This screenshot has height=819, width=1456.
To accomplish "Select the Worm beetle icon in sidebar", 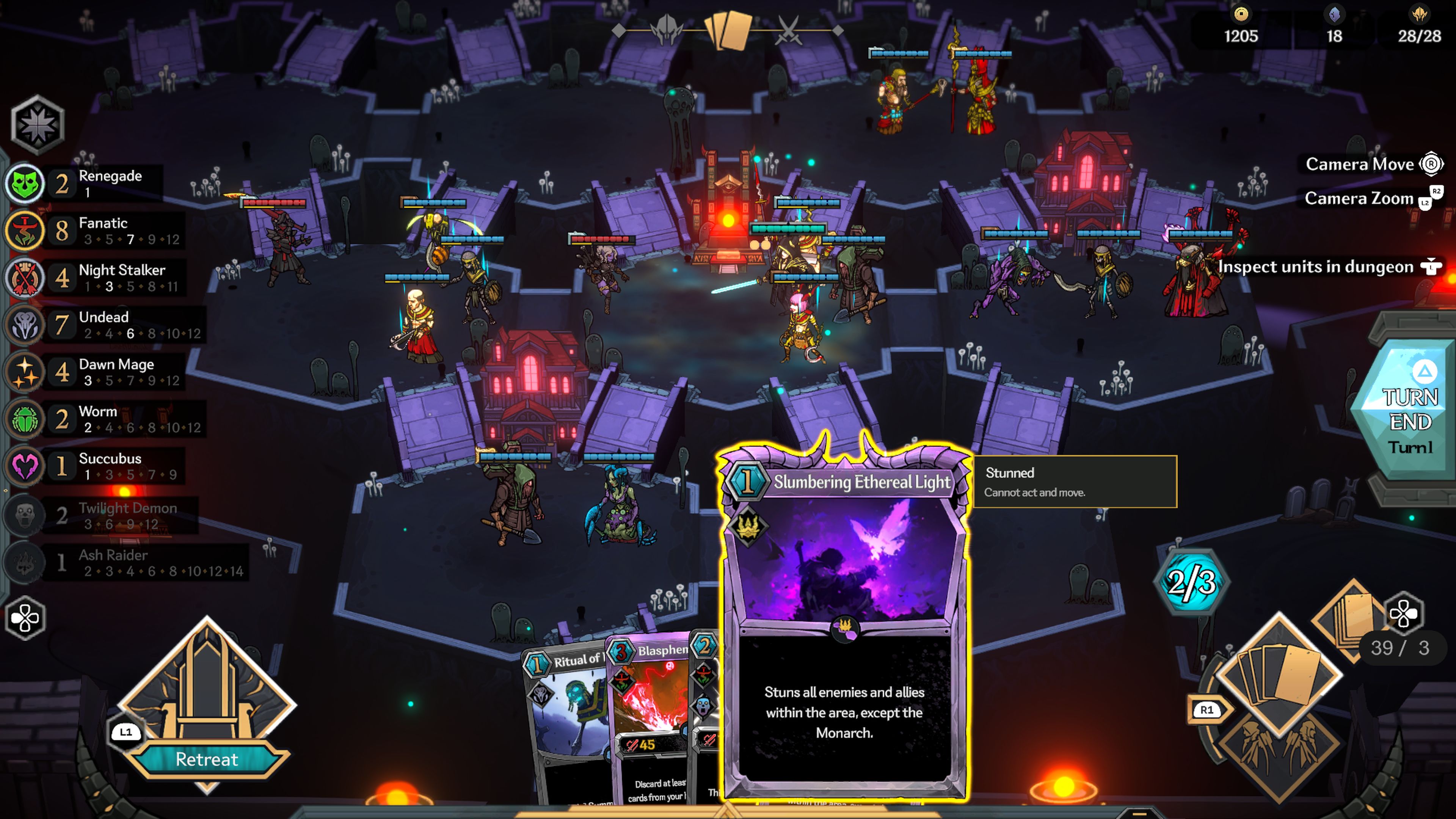I will tap(23, 419).
